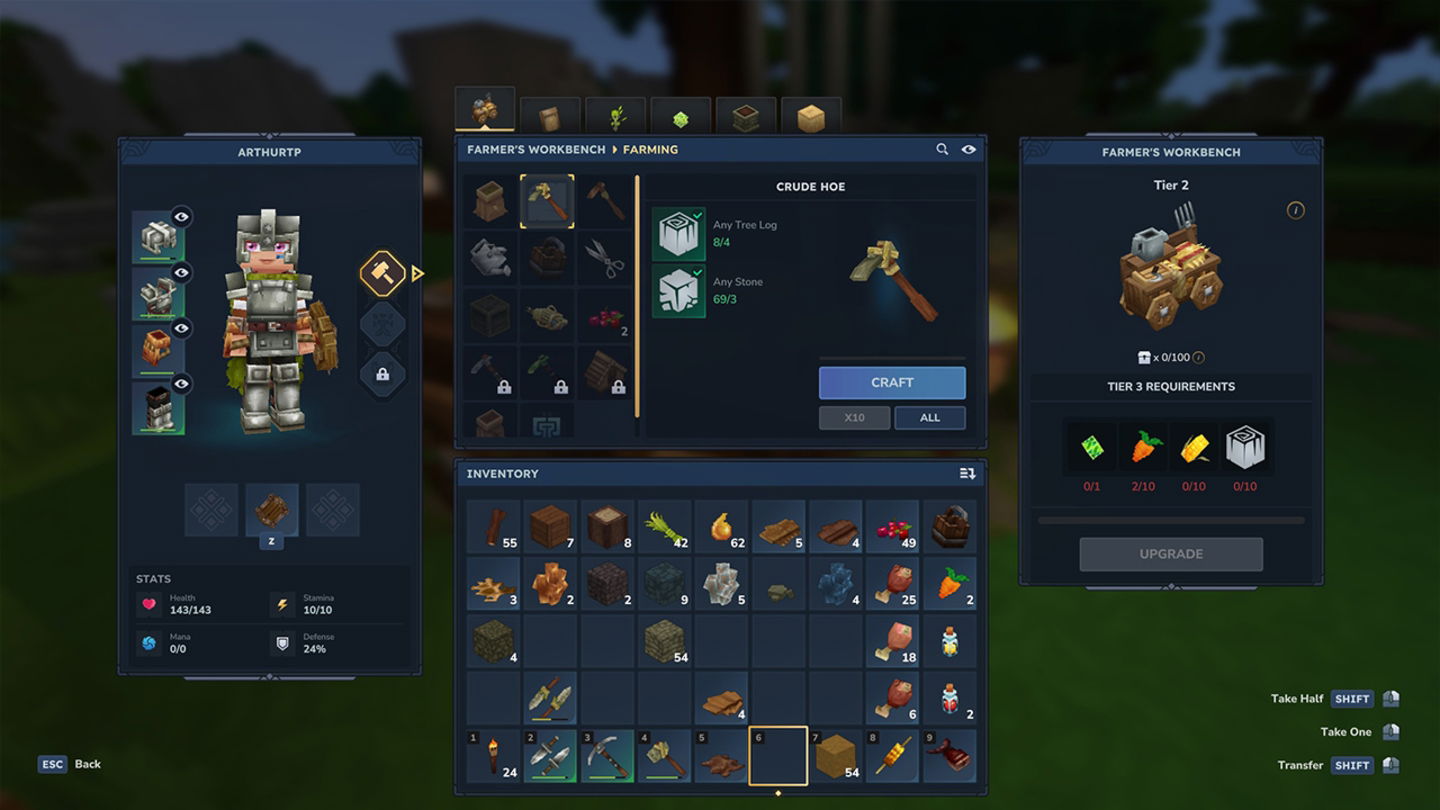This screenshot has height=810, width=1440.
Task: Toggle helmet visibility eye icon
Action: (181, 216)
